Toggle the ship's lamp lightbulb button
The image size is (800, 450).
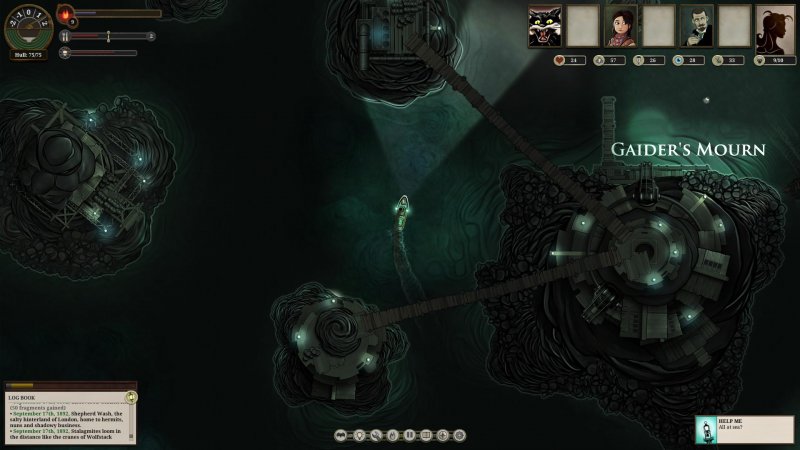click(x=359, y=435)
